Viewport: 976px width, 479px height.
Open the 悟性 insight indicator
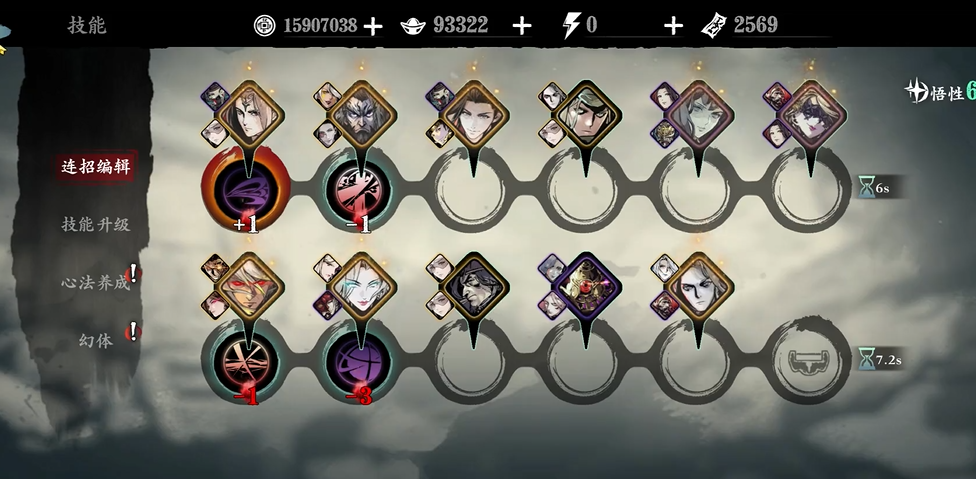coord(940,92)
